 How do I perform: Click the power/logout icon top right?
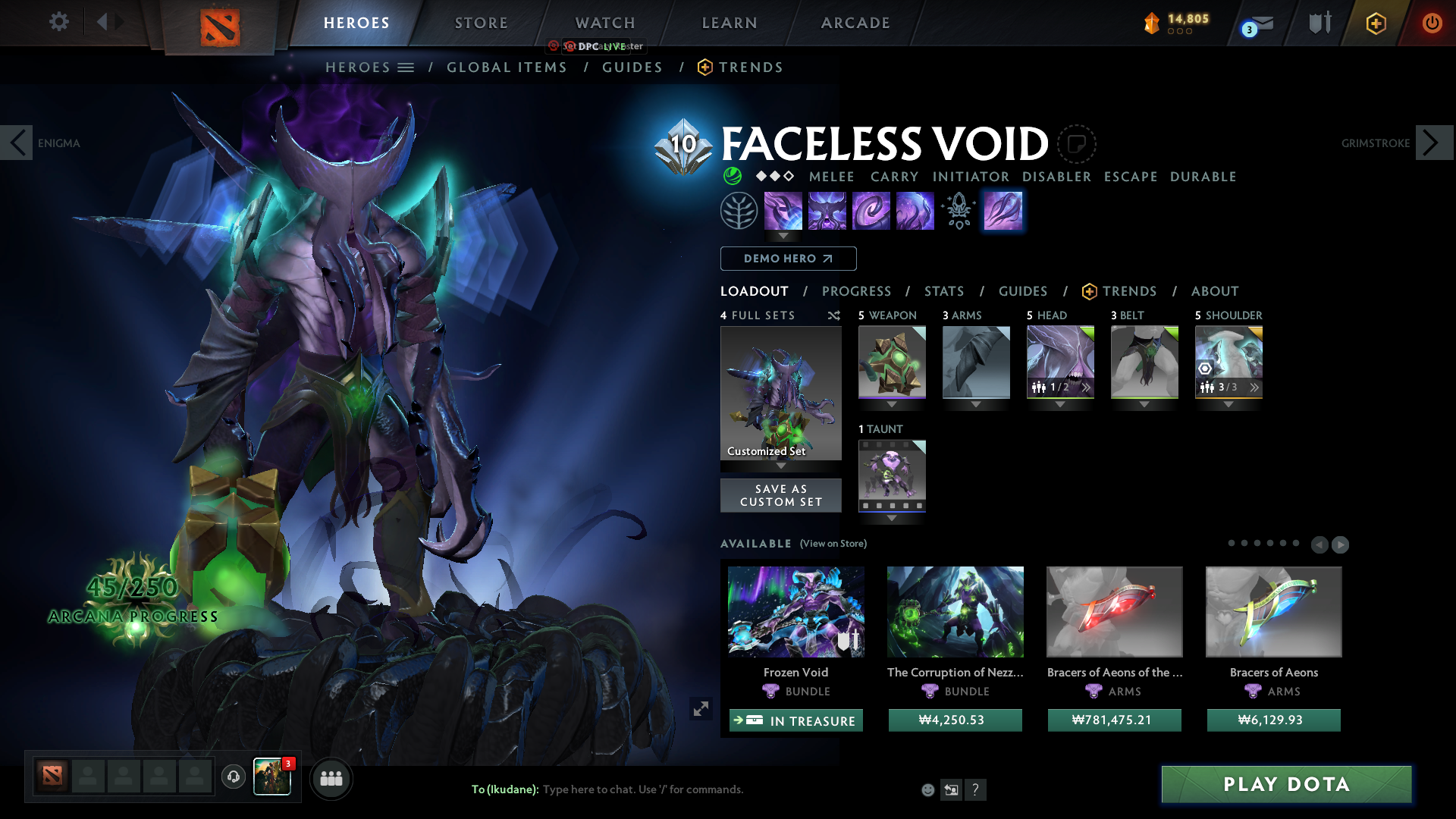(1432, 23)
